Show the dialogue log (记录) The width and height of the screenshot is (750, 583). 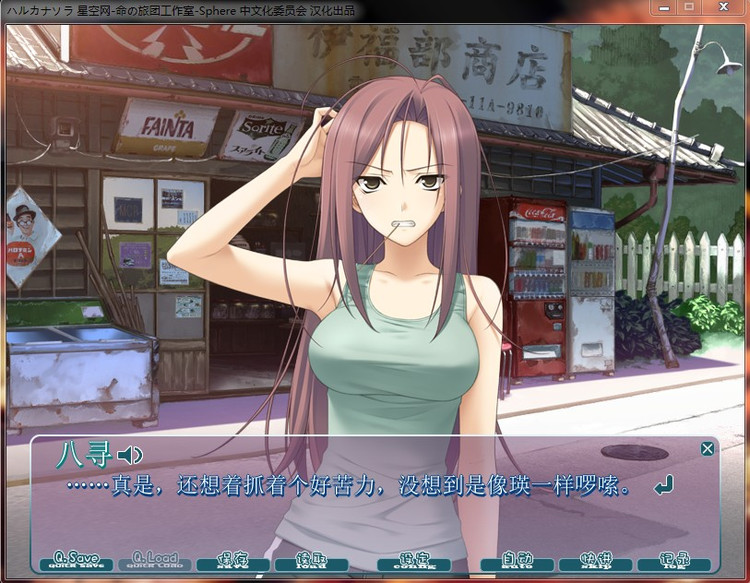673,560
